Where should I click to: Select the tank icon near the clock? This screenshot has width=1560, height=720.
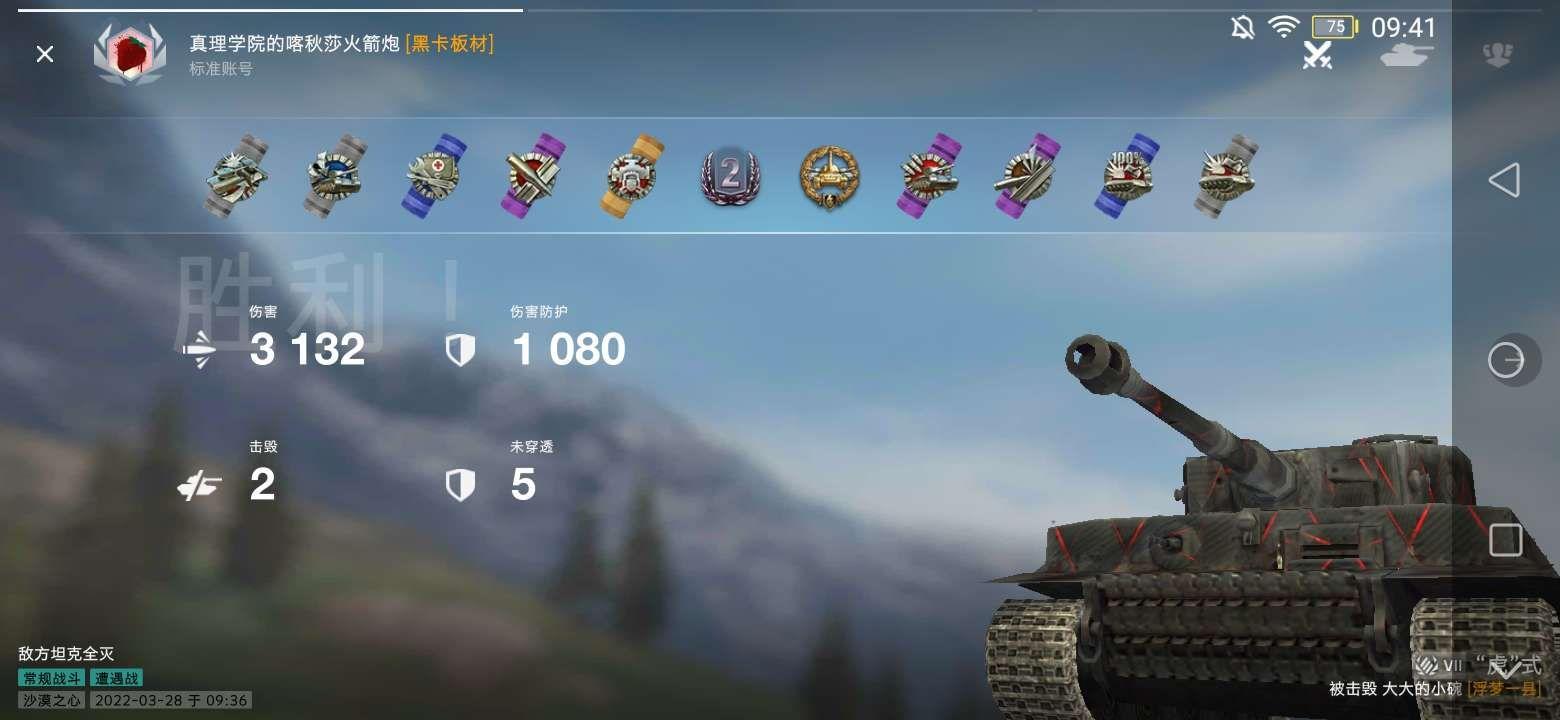pyautogui.click(x=1406, y=55)
